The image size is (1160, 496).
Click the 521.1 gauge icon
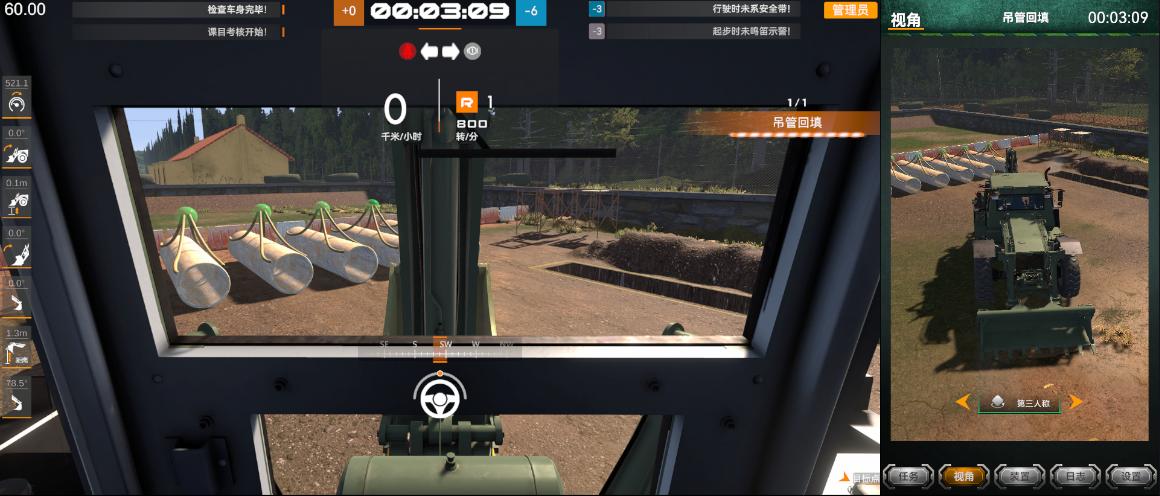pyautogui.click(x=17, y=102)
